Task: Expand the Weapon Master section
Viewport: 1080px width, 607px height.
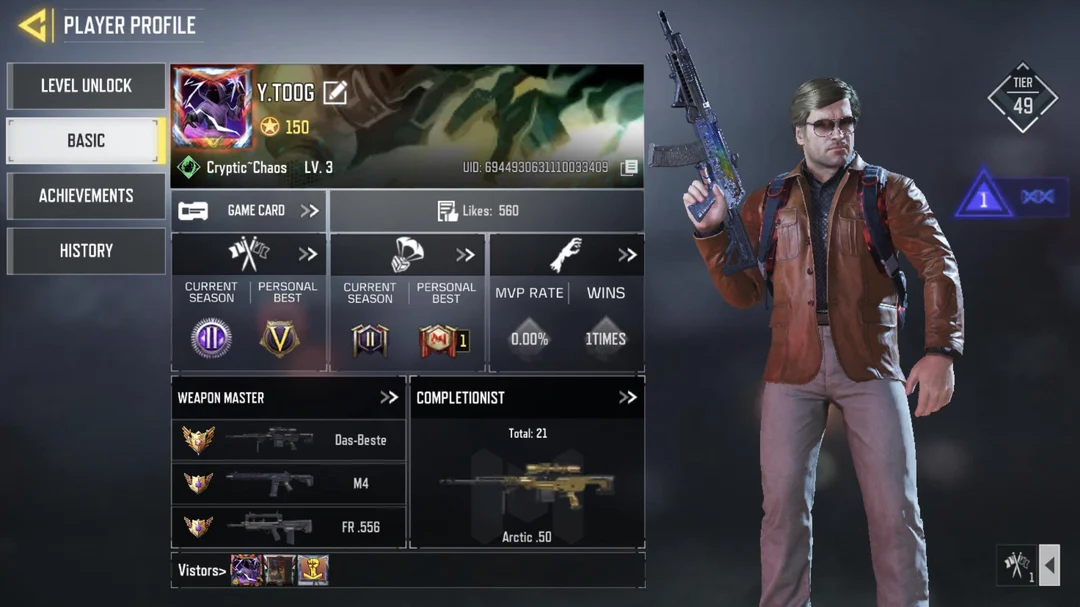Action: pos(389,397)
